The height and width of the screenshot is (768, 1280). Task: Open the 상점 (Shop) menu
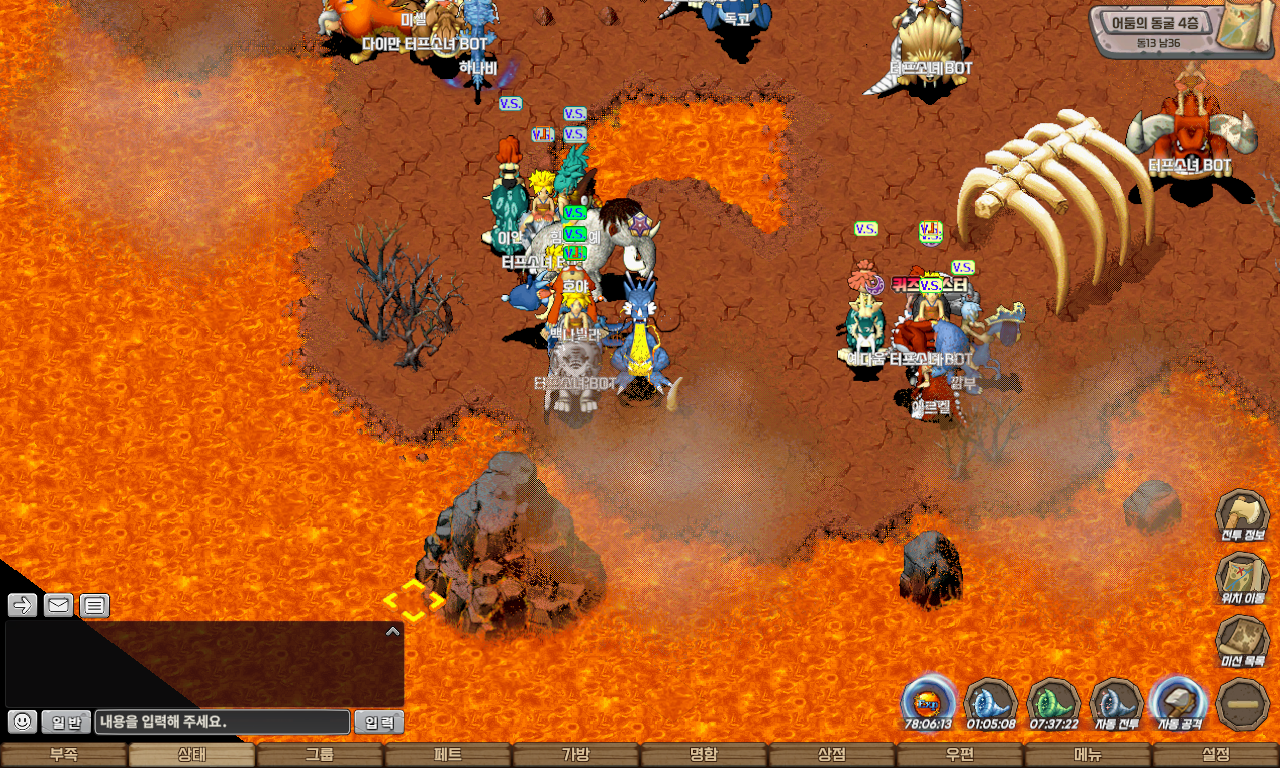(x=832, y=755)
